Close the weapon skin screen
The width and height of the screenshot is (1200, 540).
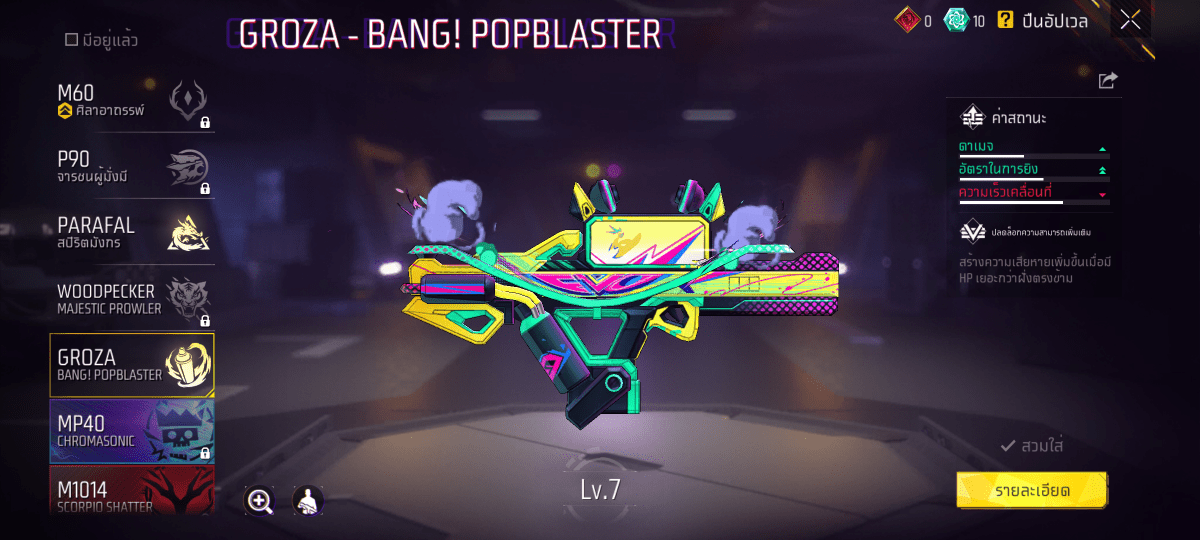point(1130,20)
